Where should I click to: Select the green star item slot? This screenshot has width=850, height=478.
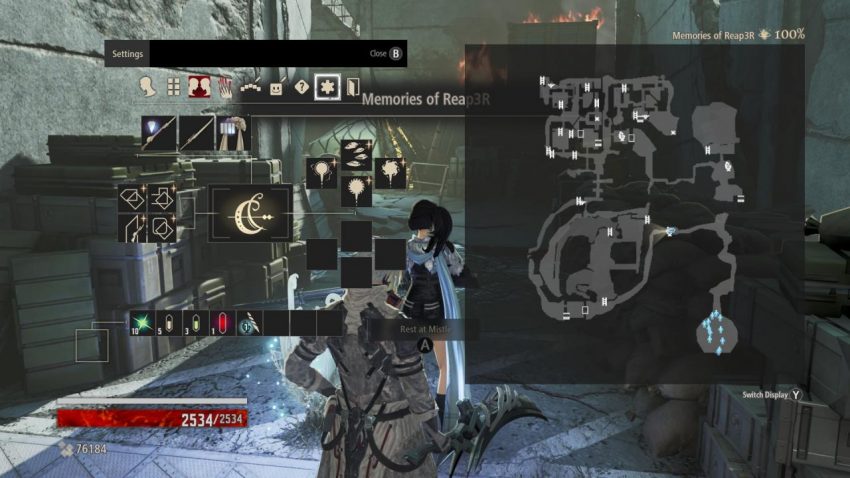point(141,323)
